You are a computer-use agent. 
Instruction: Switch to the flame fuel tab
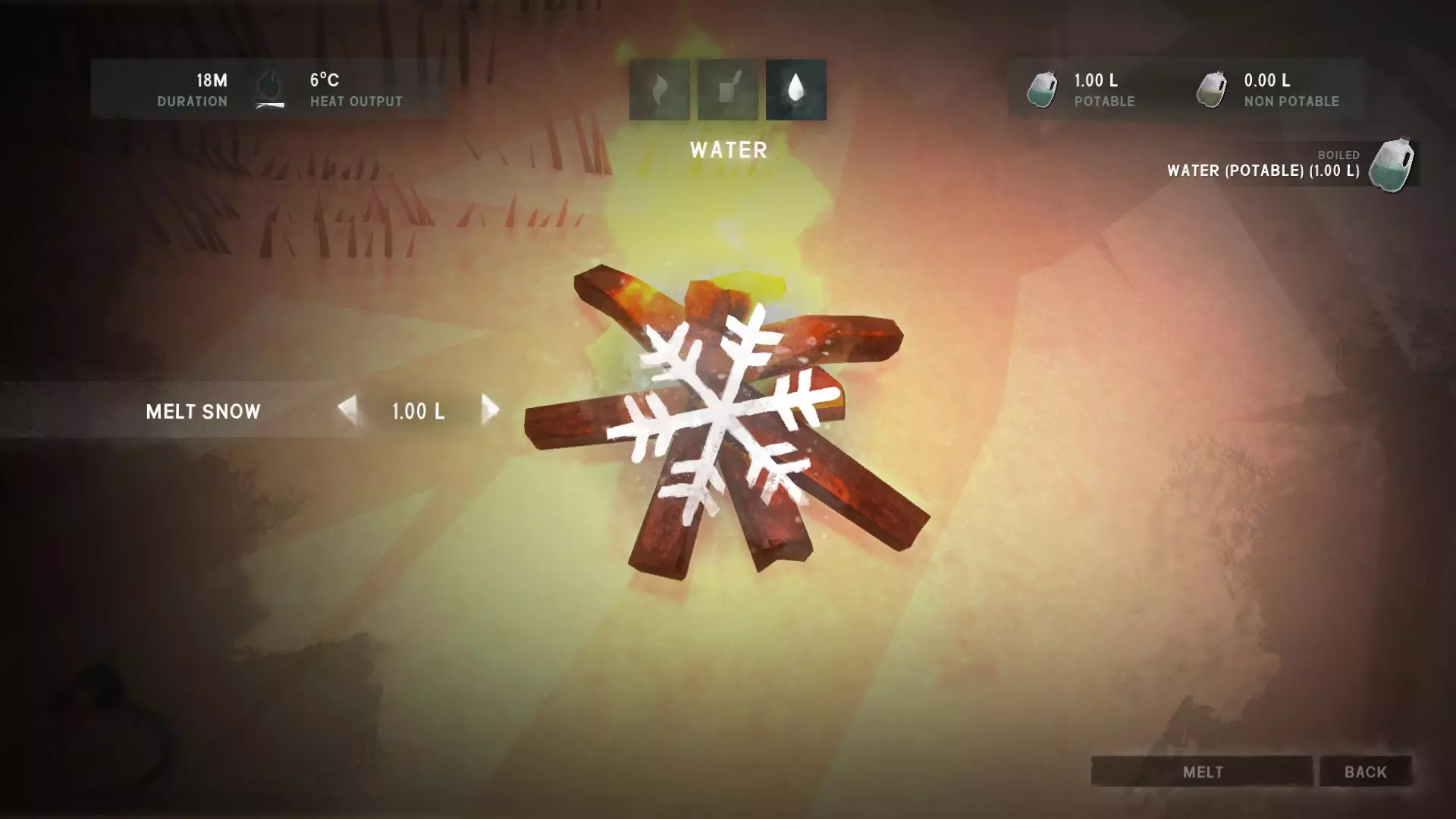click(659, 89)
